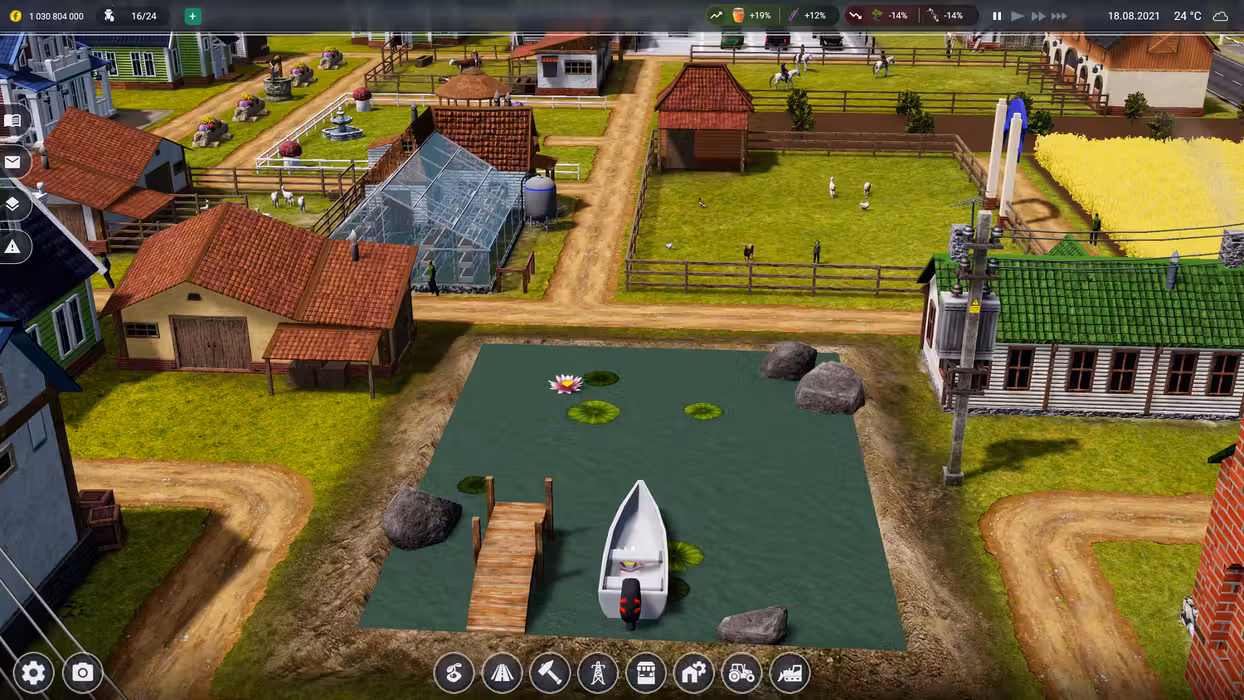
Task: Open the book journal side tab
Action: coord(13,121)
